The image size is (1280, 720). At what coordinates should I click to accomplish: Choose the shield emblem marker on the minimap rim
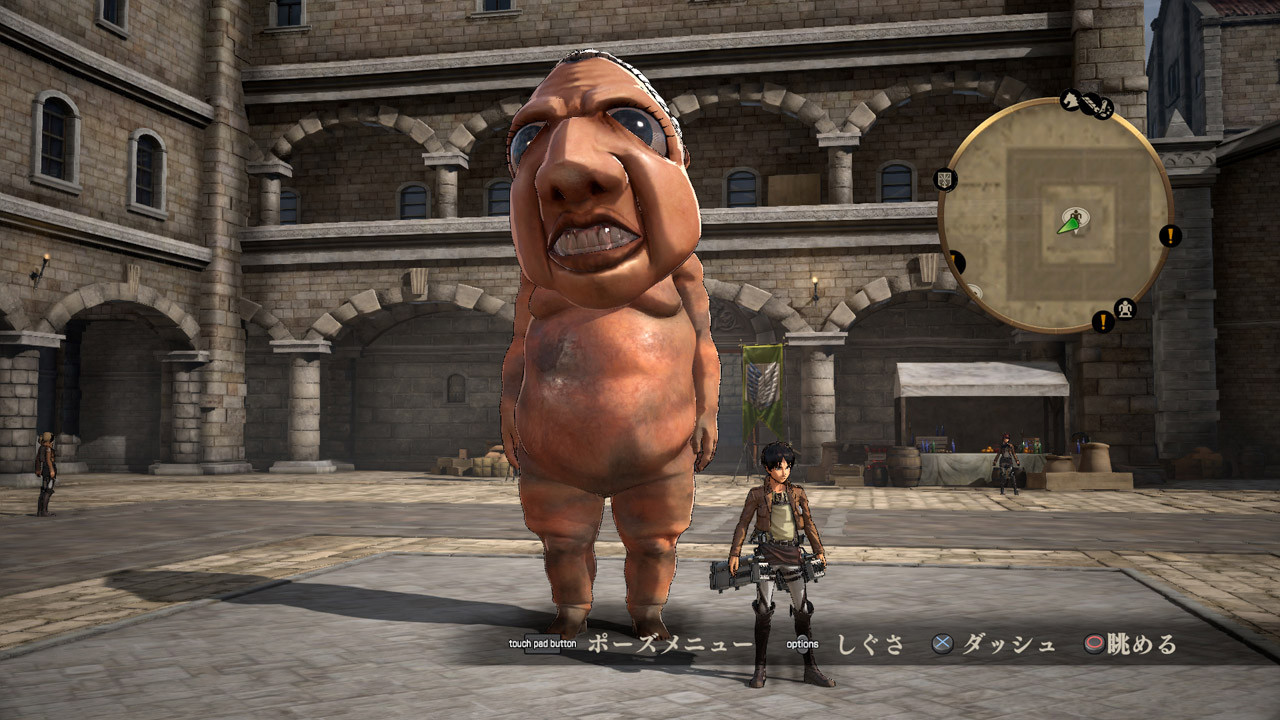[945, 180]
